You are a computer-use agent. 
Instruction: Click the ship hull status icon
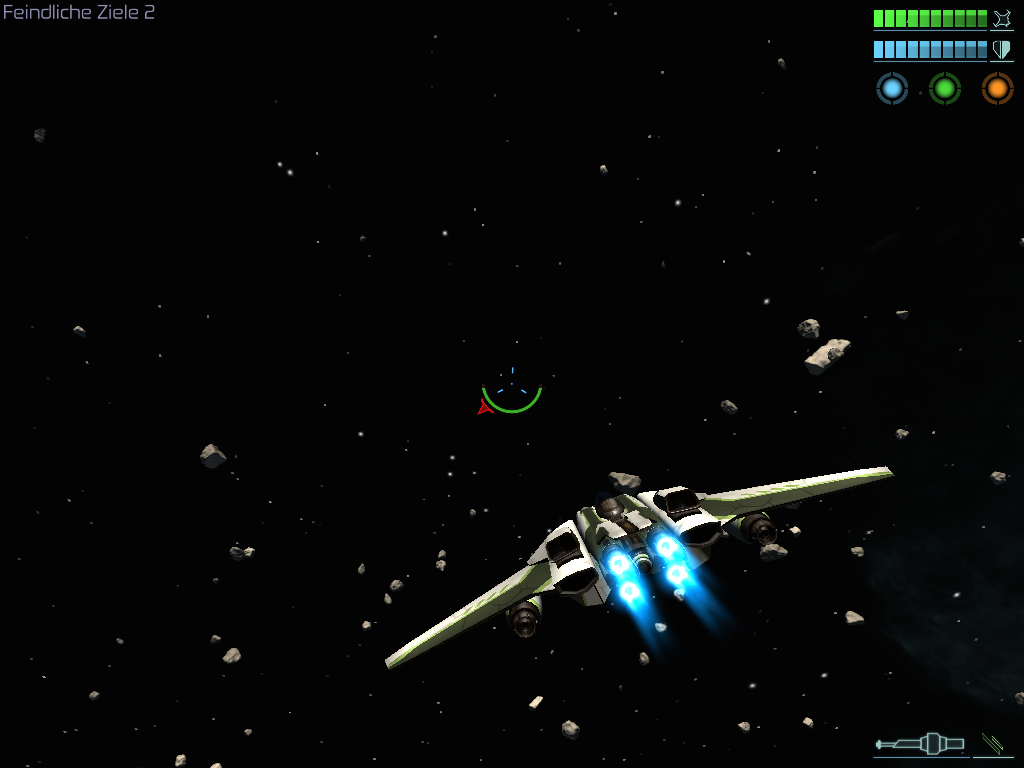click(1002, 19)
